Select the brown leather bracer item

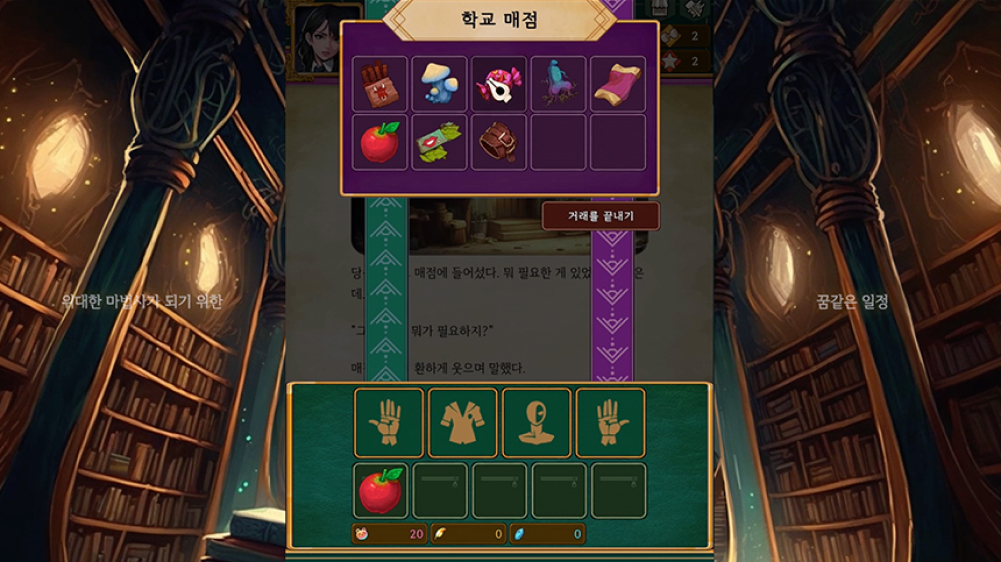[x=499, y=142]
